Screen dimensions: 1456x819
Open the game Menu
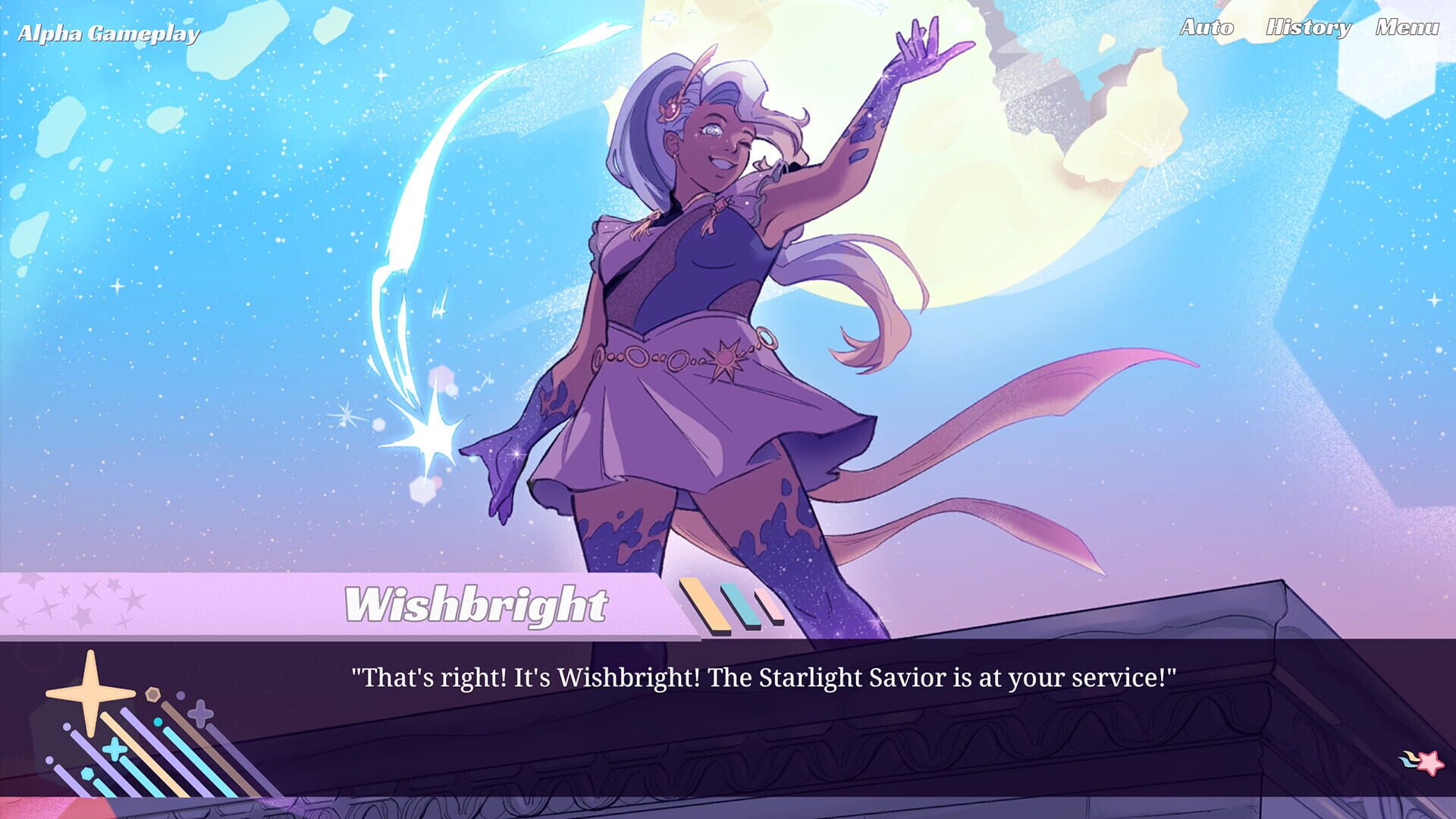[1407, 28]
